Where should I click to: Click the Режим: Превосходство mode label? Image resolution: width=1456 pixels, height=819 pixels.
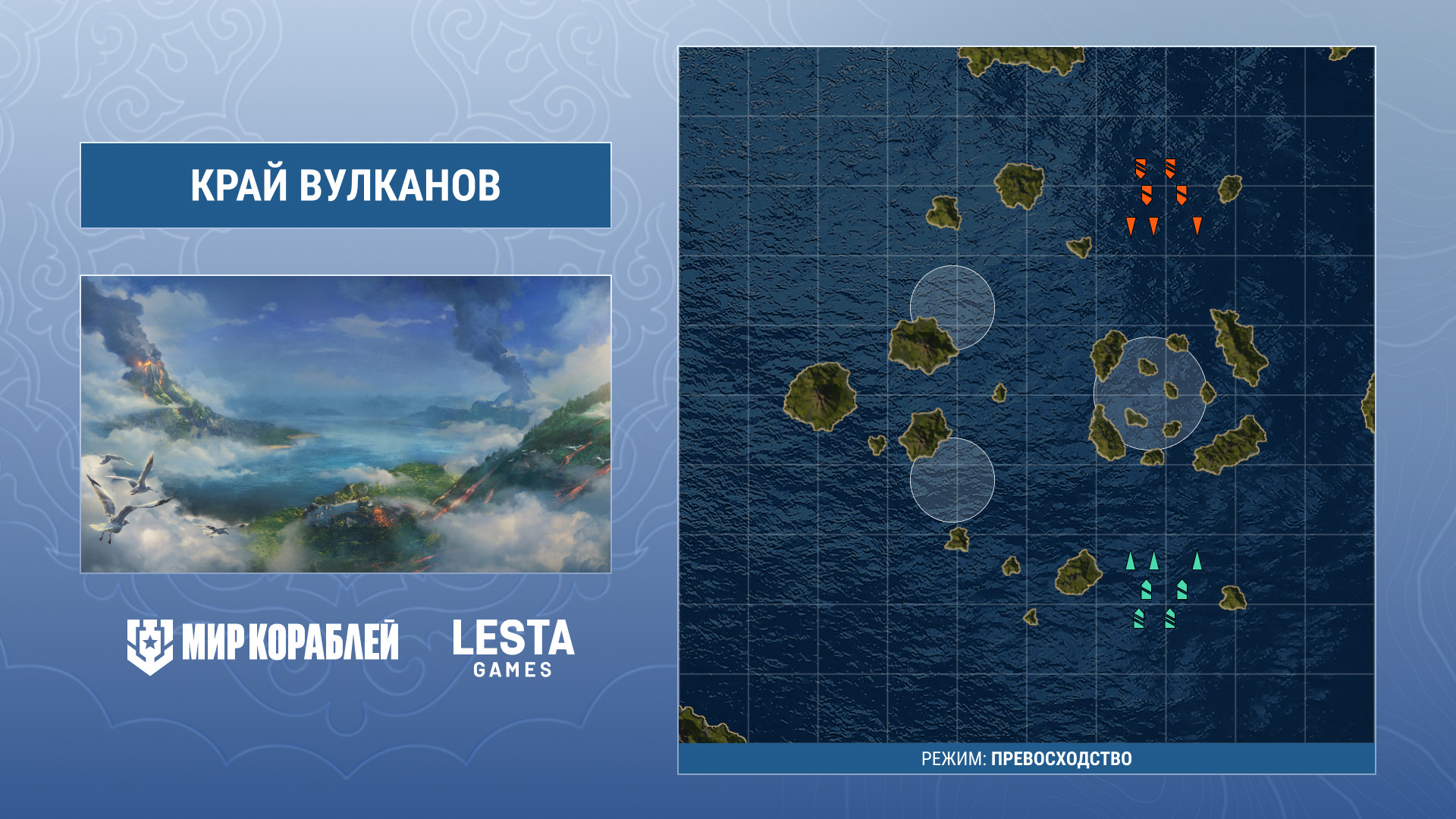click(1026, 758)
